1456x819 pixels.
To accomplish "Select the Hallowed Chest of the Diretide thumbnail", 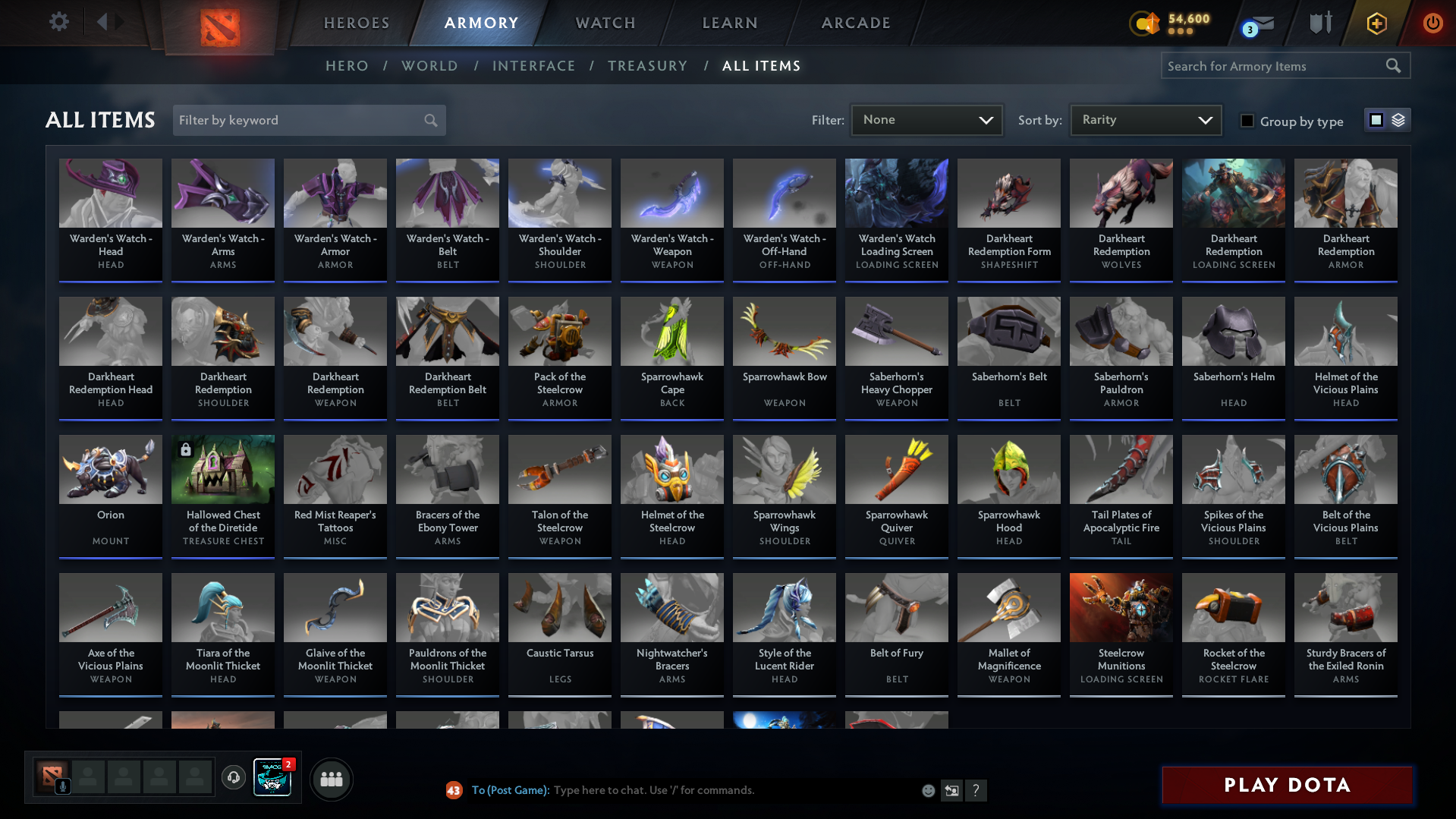I will (222, 469).
